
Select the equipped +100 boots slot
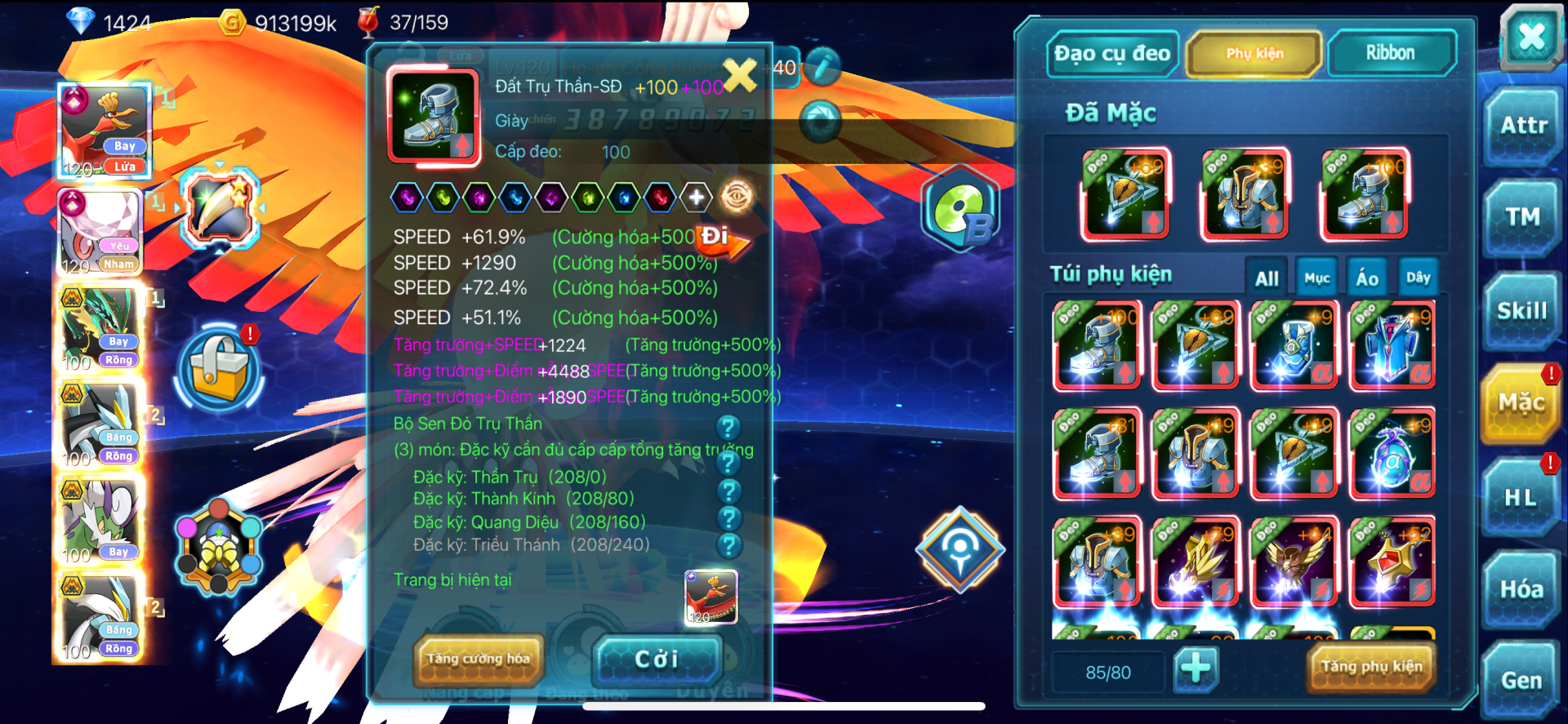point(1365,194)
